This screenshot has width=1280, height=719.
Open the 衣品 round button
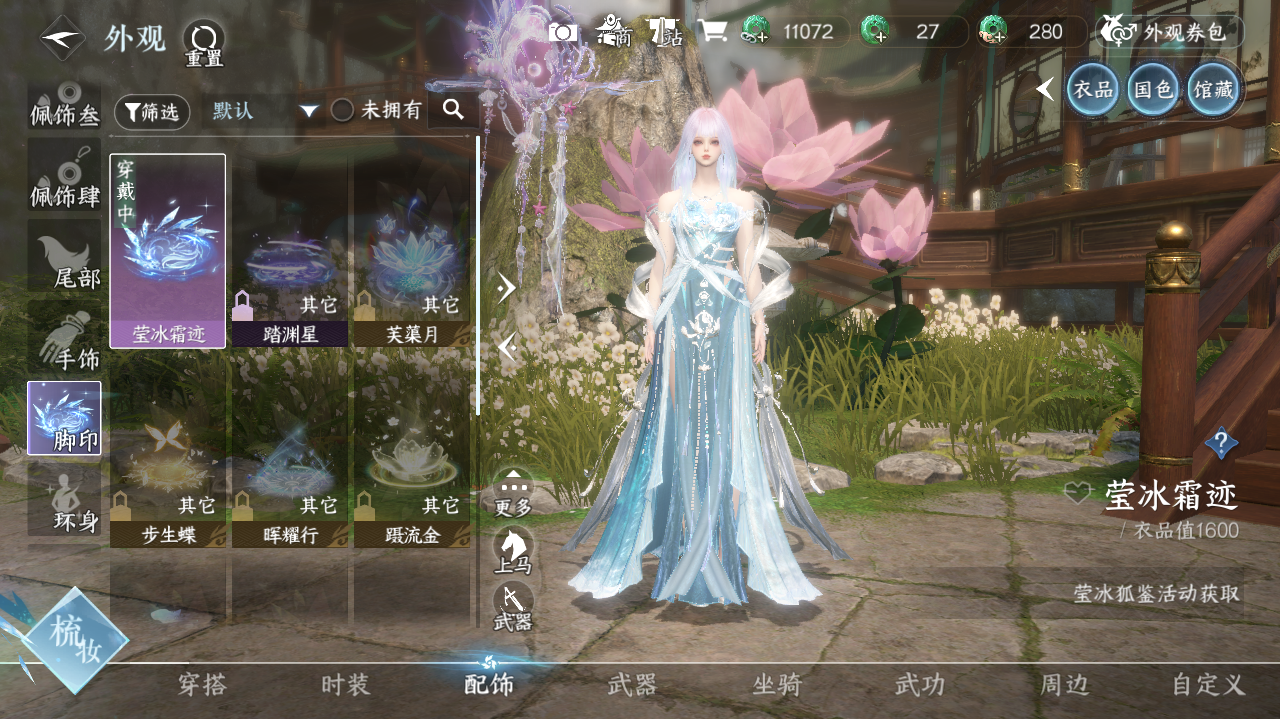(x=1092, y=89)
